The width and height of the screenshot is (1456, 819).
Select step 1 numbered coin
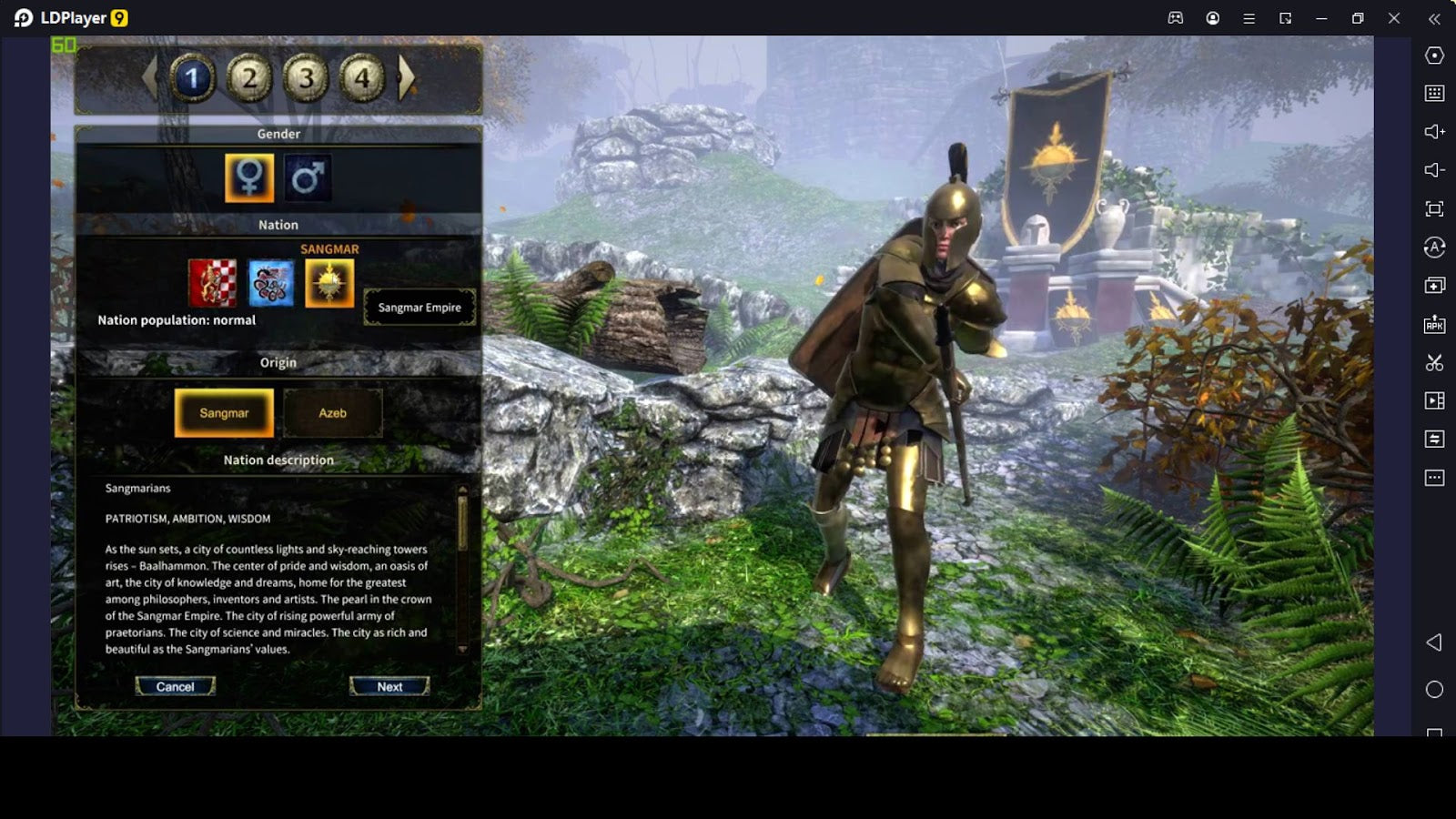pos(192,79)
